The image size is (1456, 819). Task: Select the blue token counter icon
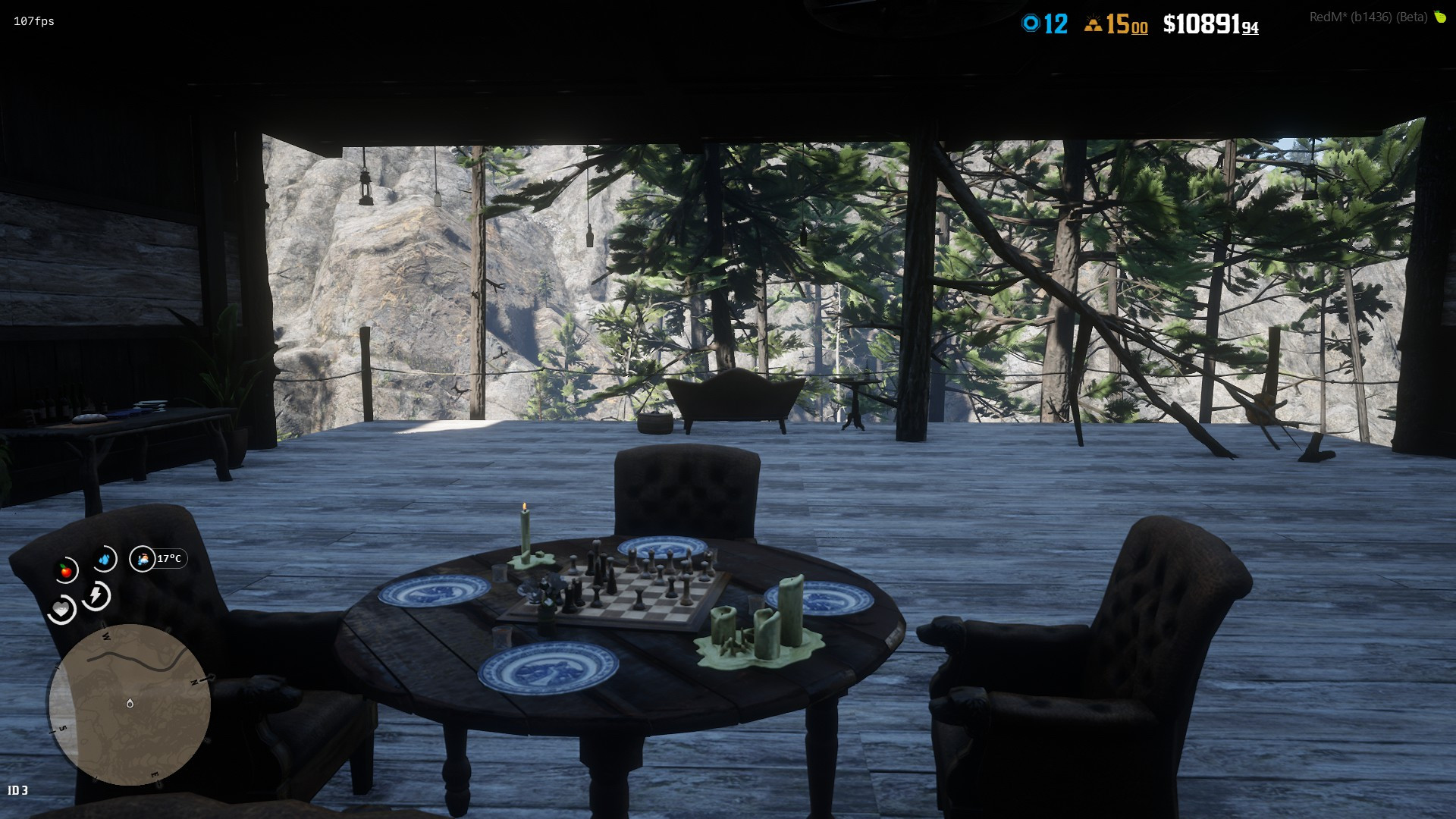click(1031, 23)
